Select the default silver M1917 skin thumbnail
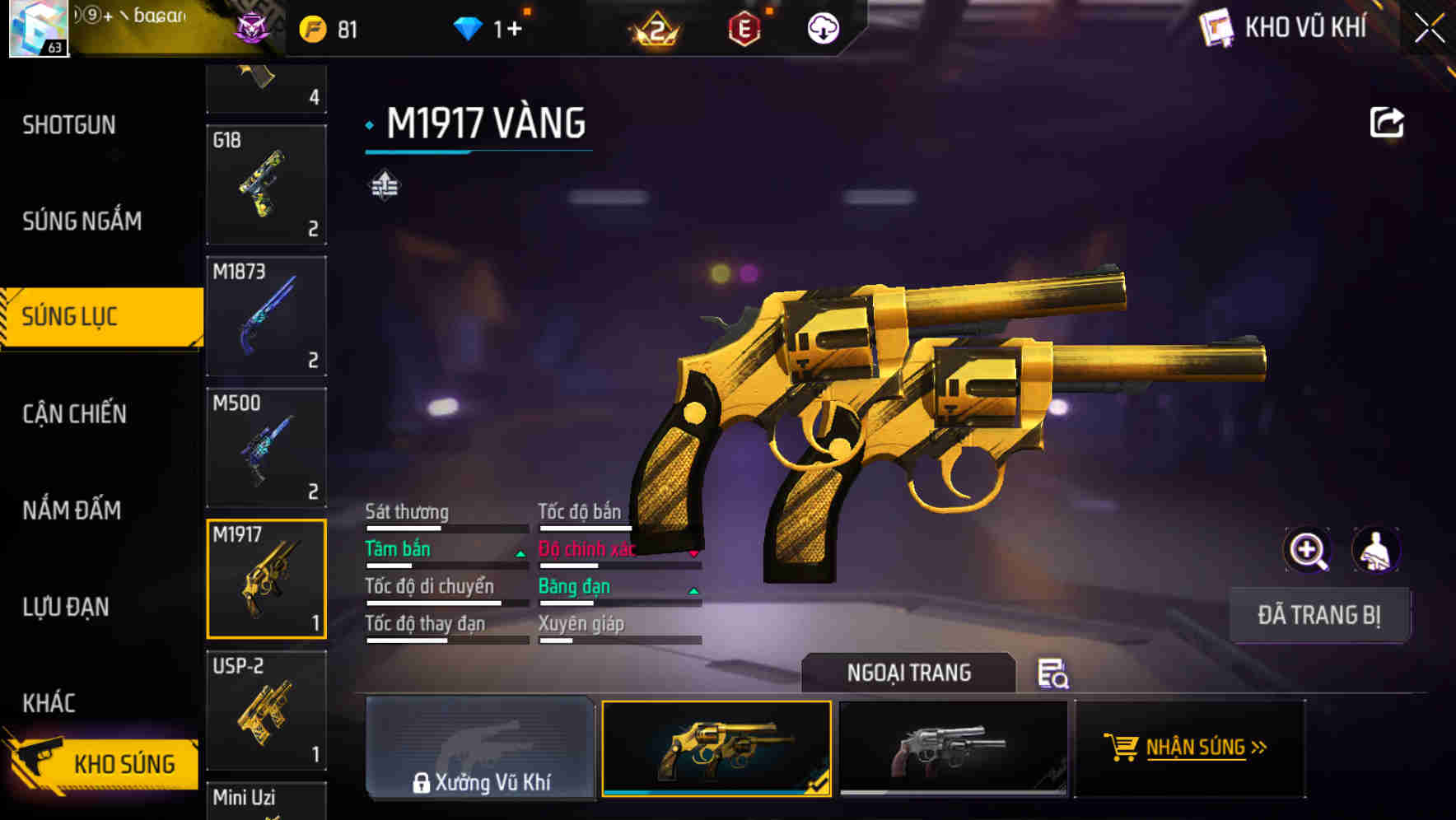This screenshot has height=820, width=1456. coord(953,748)
